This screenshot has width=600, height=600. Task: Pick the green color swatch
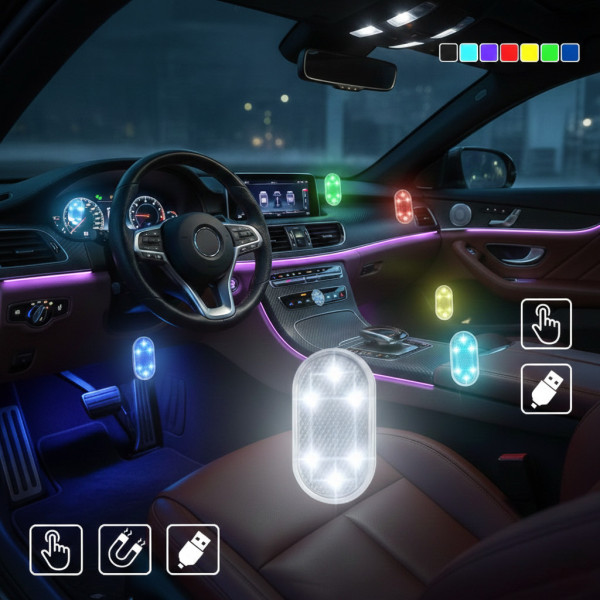click(549, 52)
